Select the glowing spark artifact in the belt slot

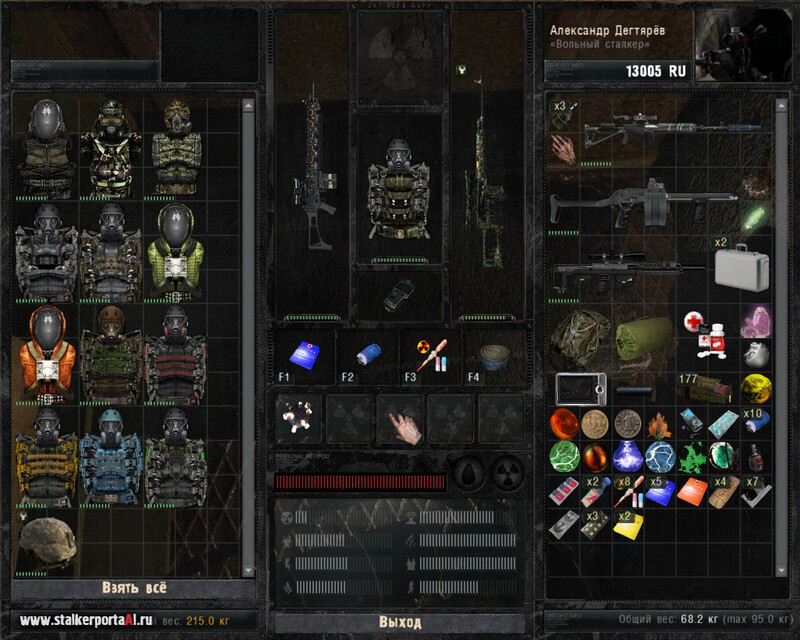point(299,417)
